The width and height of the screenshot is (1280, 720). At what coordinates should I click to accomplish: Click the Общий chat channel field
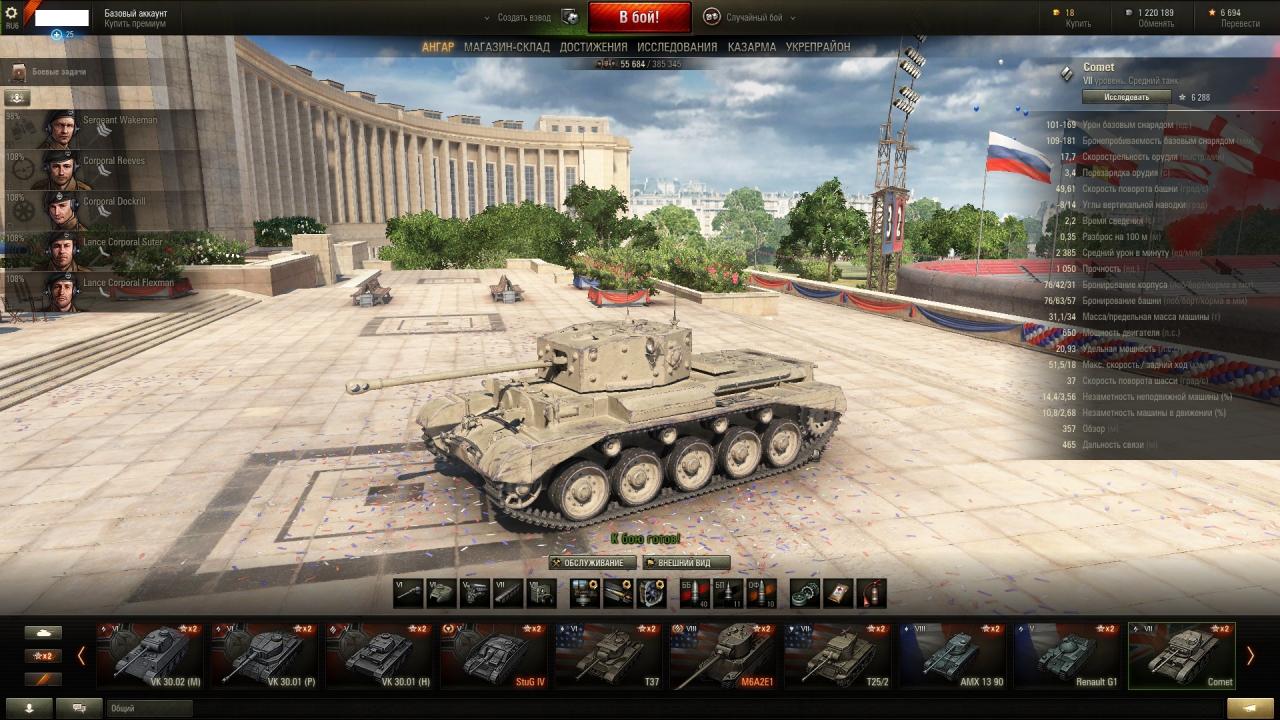(x=150, y=708)
